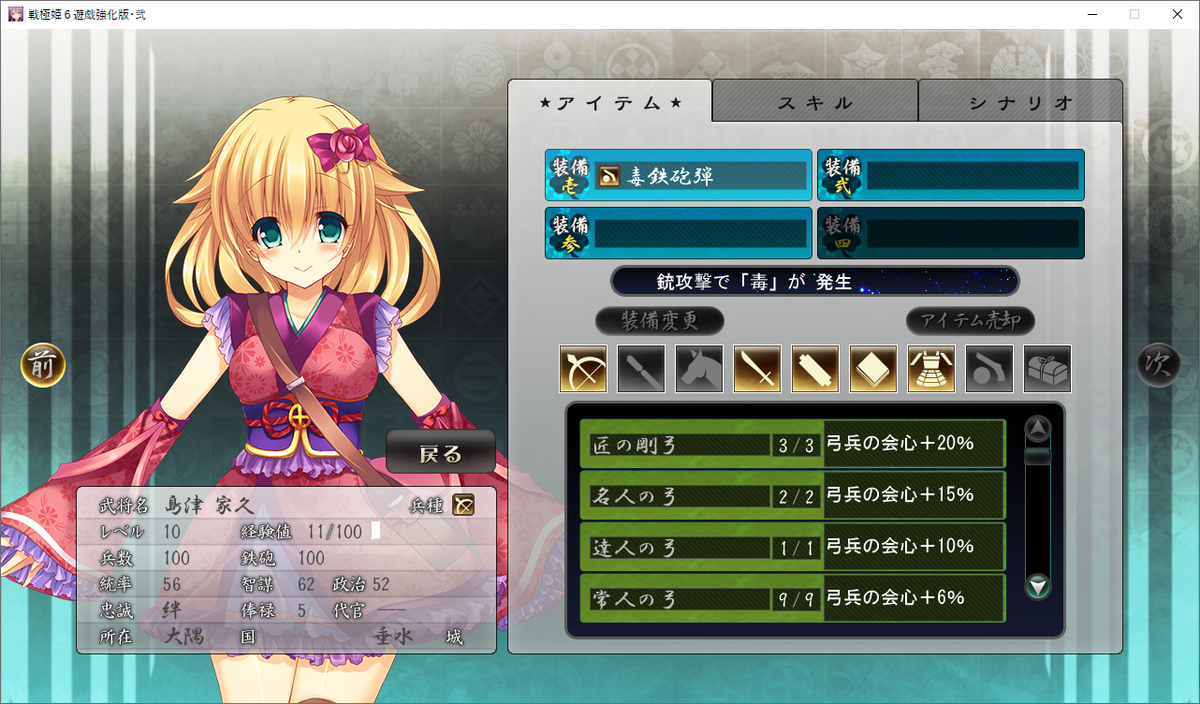The height and width of the screenshot is (704, 1200).
Task: Choose the bow item category icon
Action: tap(583, 369)
